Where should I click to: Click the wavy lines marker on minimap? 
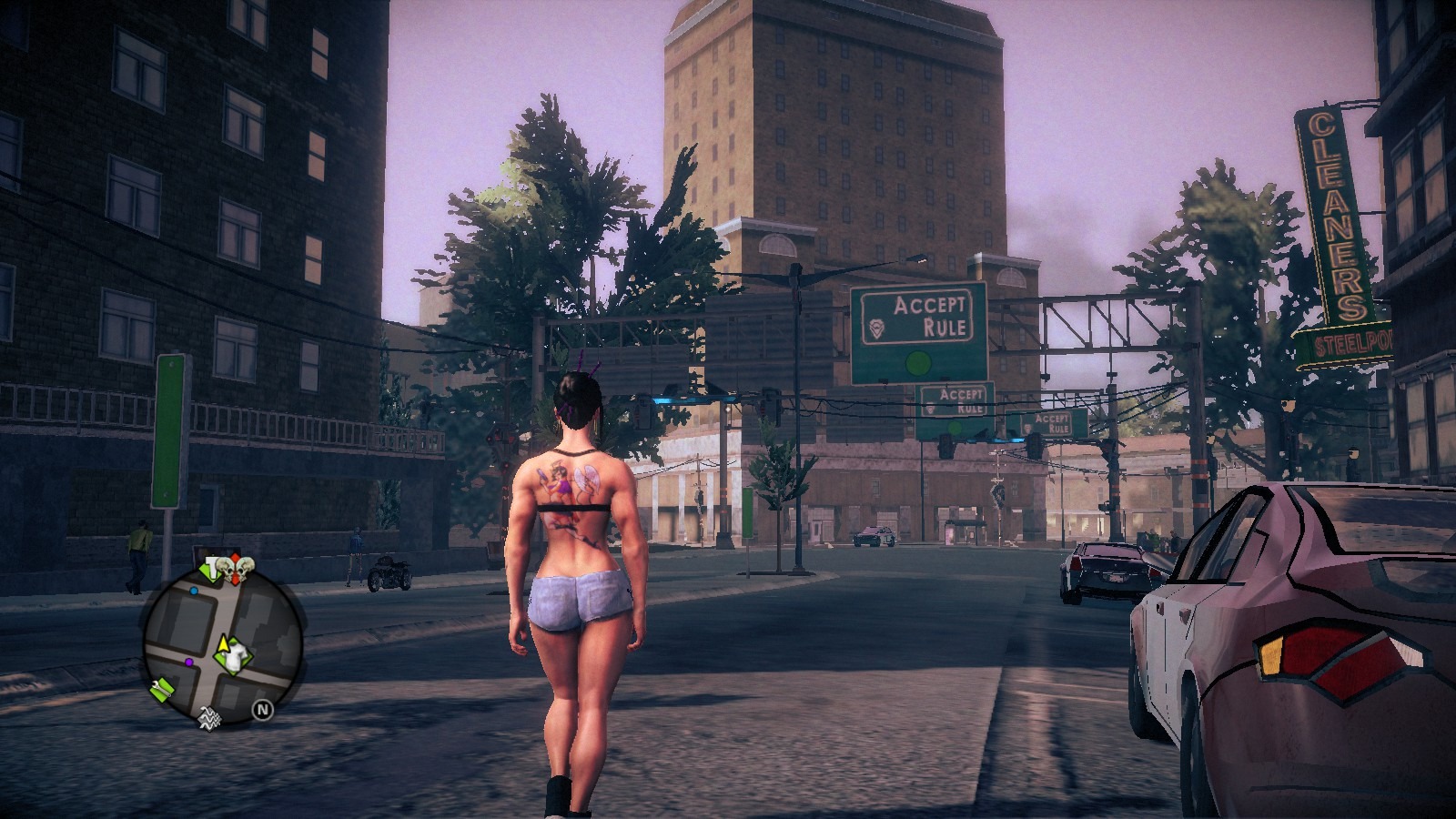coord(210,719)
